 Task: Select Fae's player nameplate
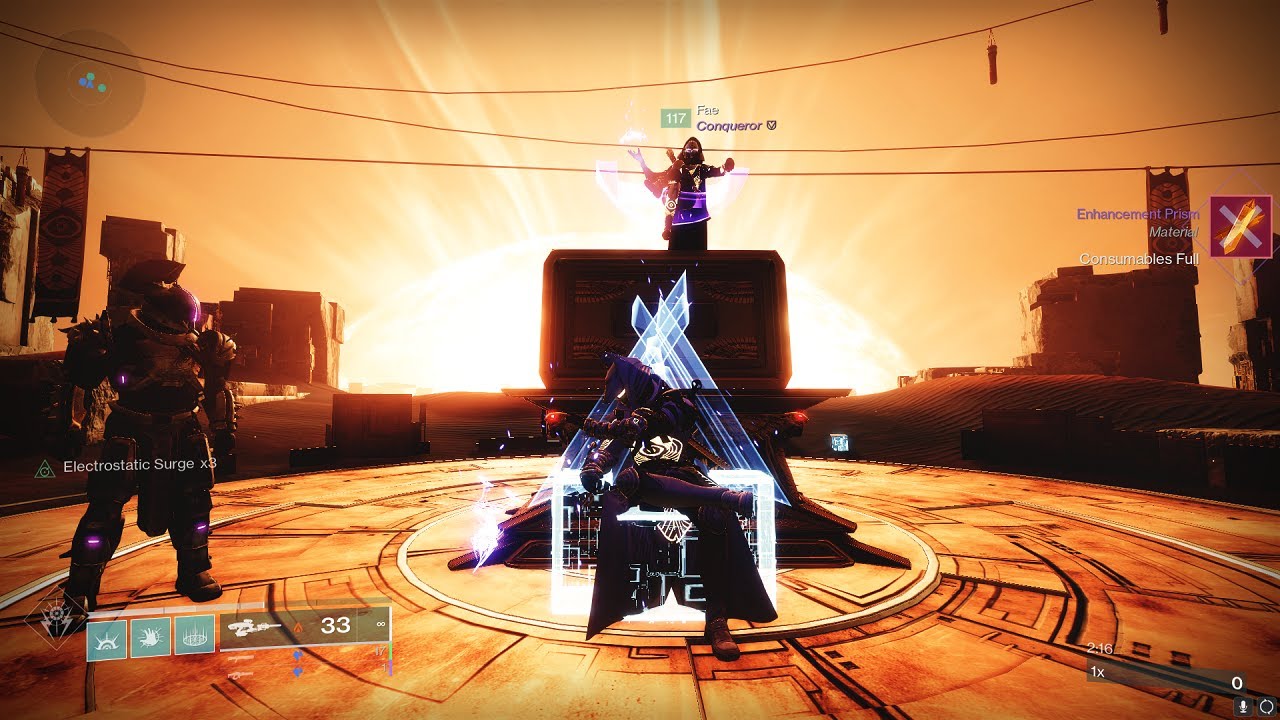(719, 118)
